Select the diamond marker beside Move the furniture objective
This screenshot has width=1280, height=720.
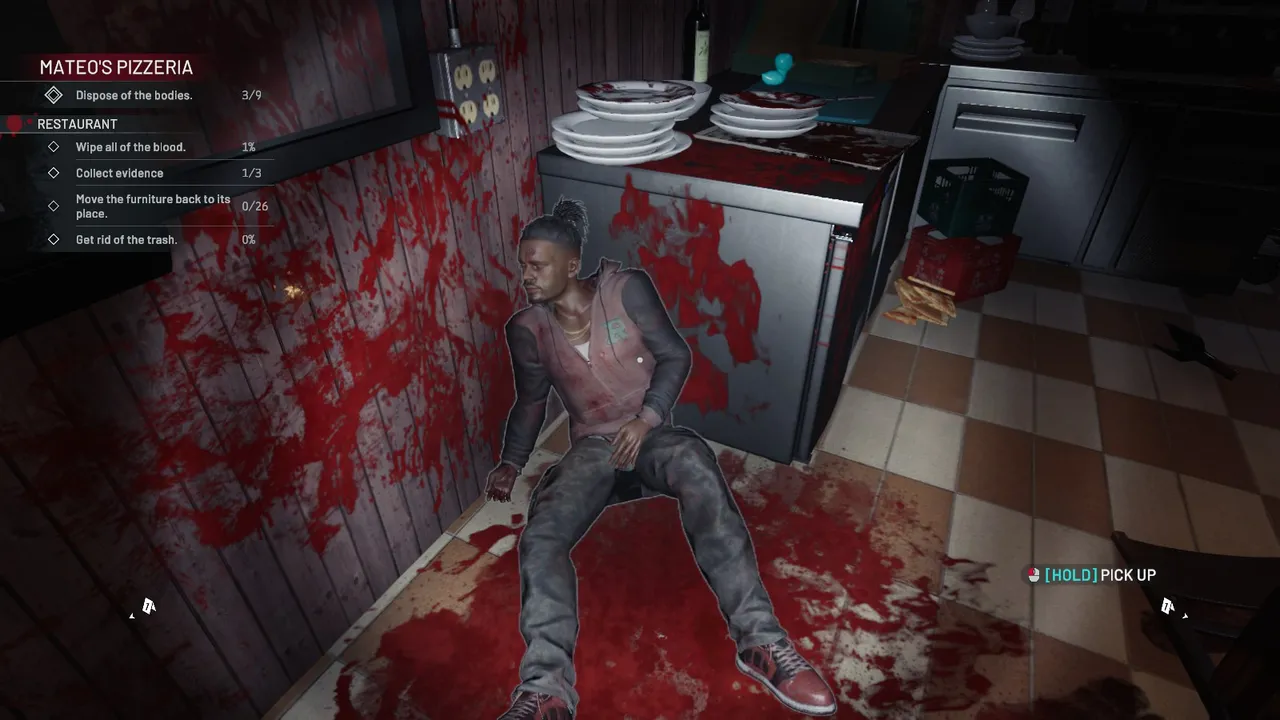(x=54, y=206)
